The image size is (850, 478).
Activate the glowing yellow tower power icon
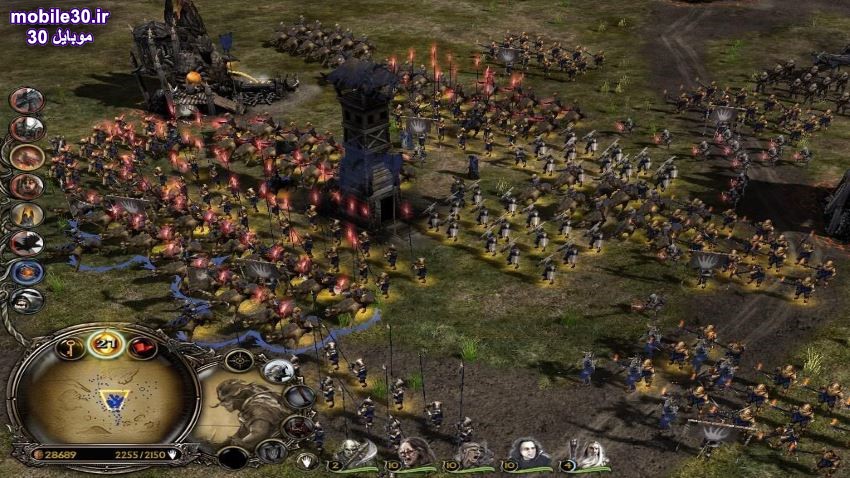point(27,214)
